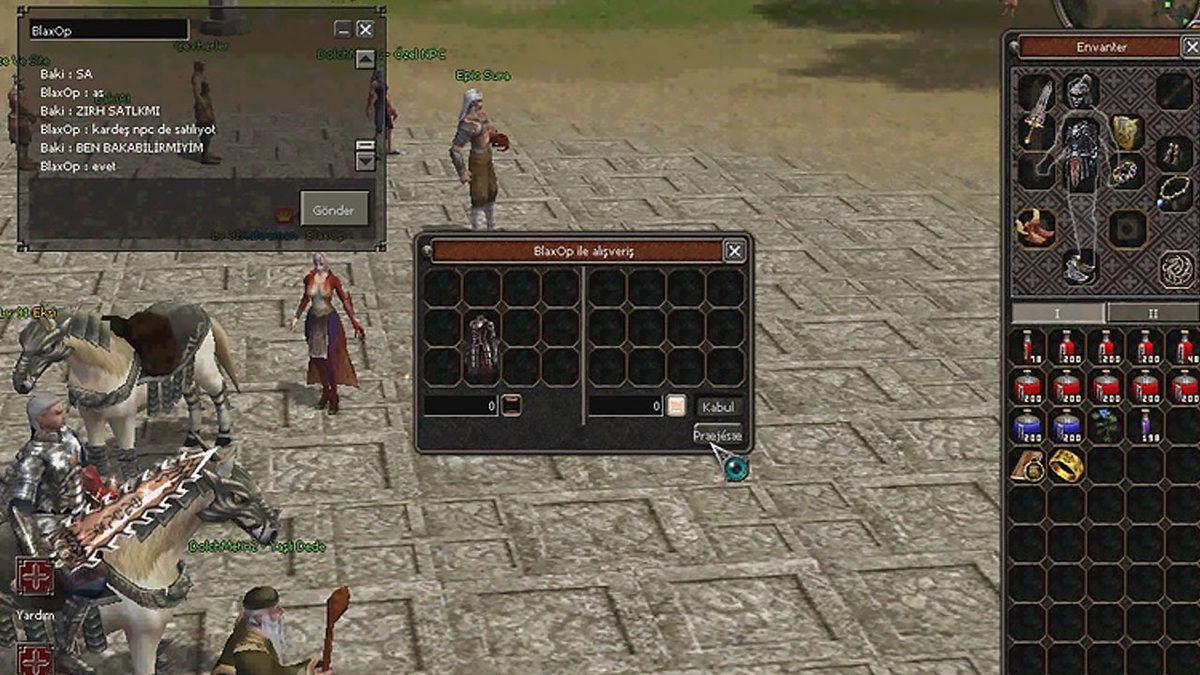Viewport: 1200px width, 675px height.
Task: Select the equipped sword slot
Action: [x=1038, y=112]
